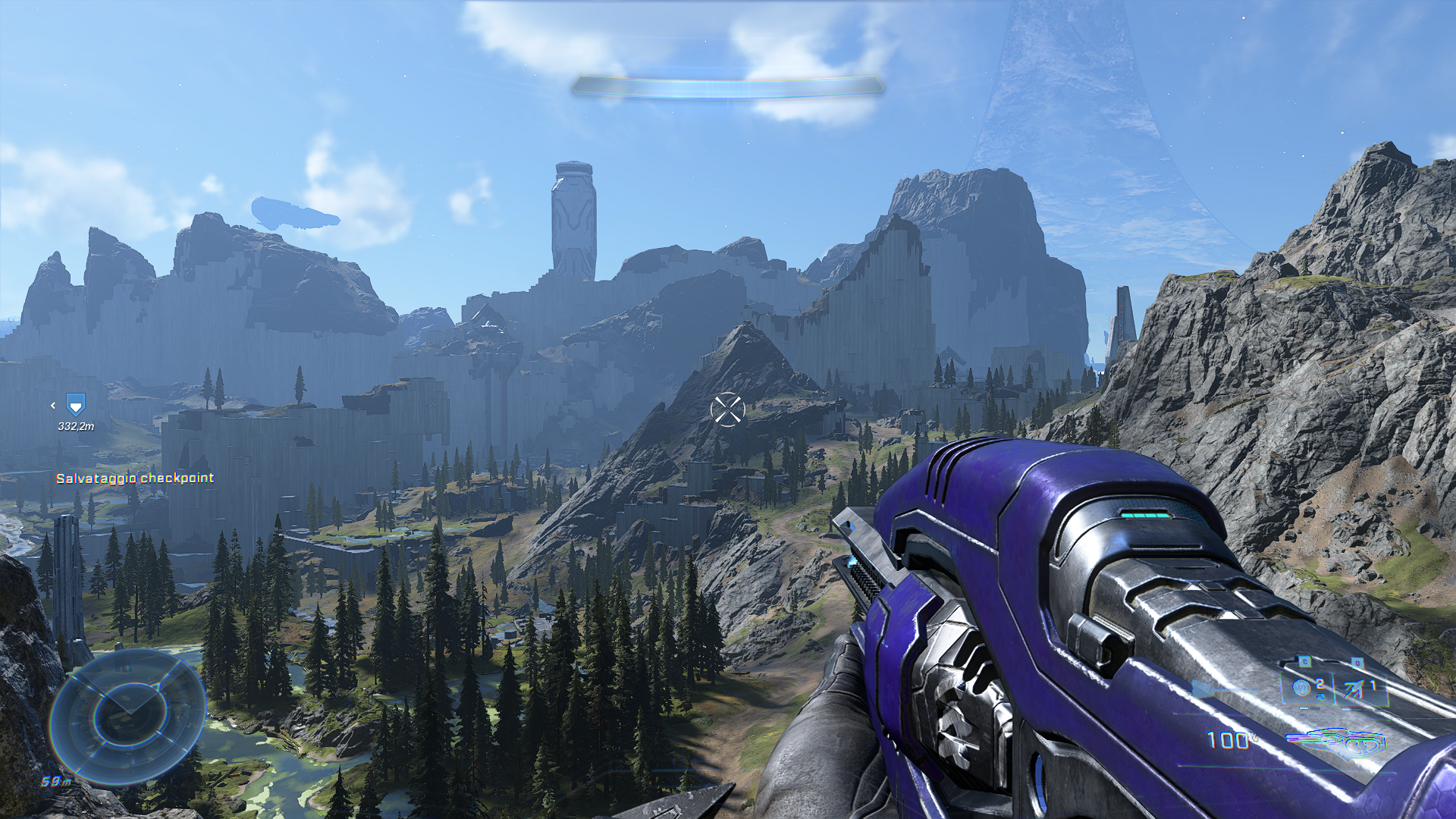Toggle the Q equipment keybind badge
1456x819 pixels.
coord(1357,663)
